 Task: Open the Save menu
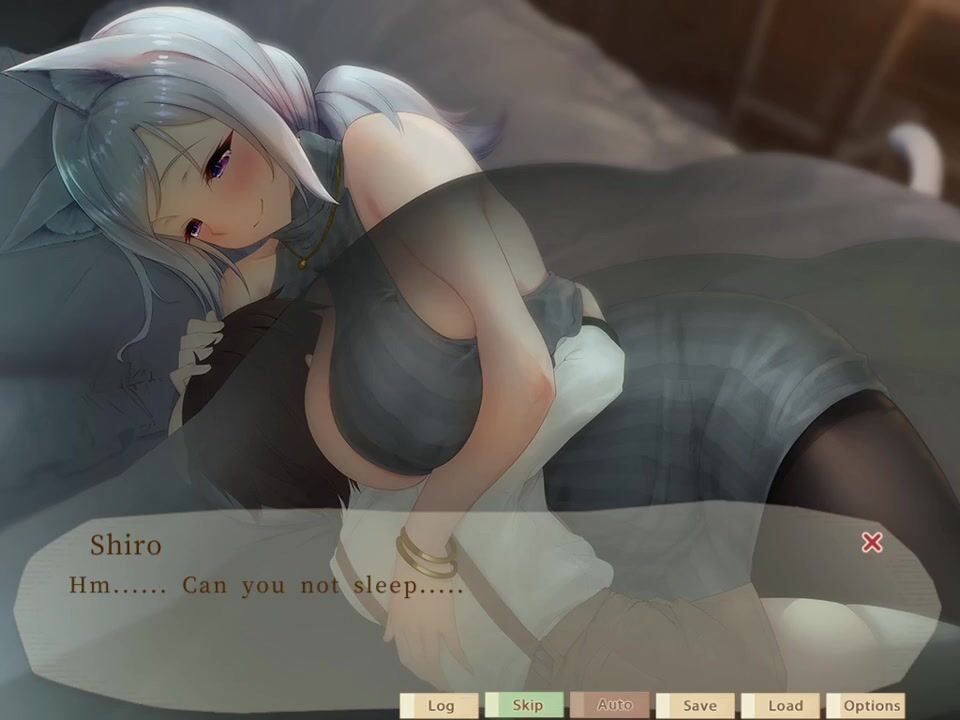tap(699, 705)
